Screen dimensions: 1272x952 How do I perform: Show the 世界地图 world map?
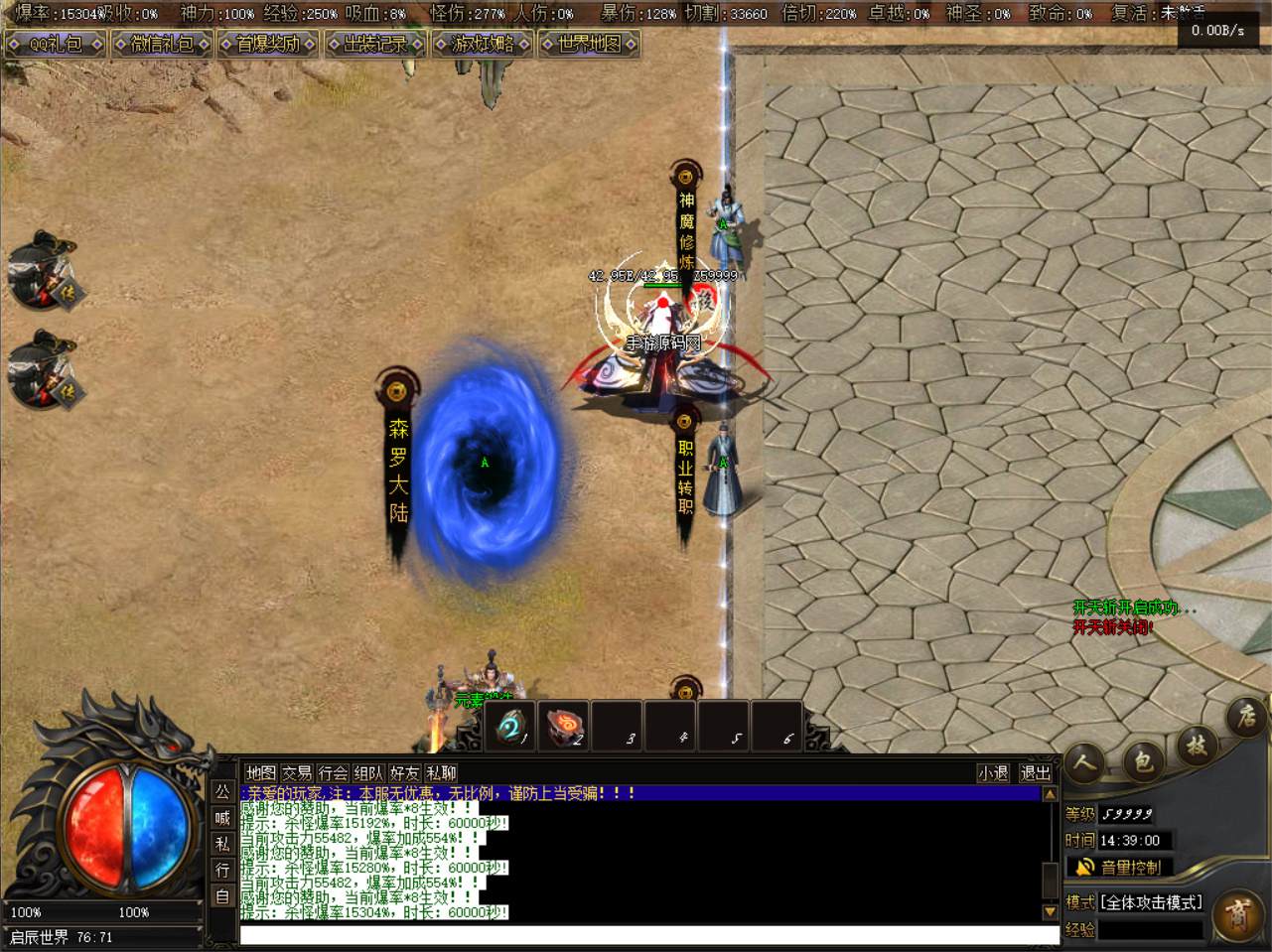pyautogui.click(x=589, y=44)
